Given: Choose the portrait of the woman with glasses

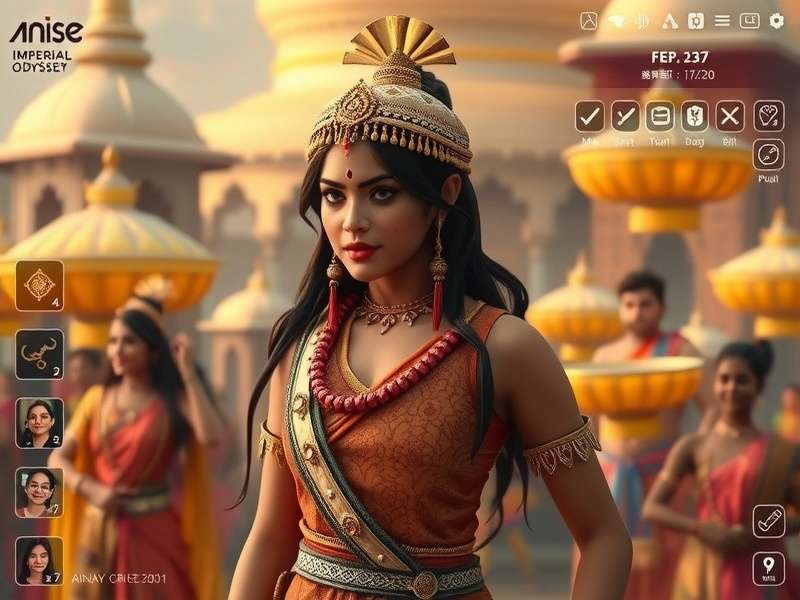Looking at the screenshot, I should pyautogui.click(x=39, y=492).
